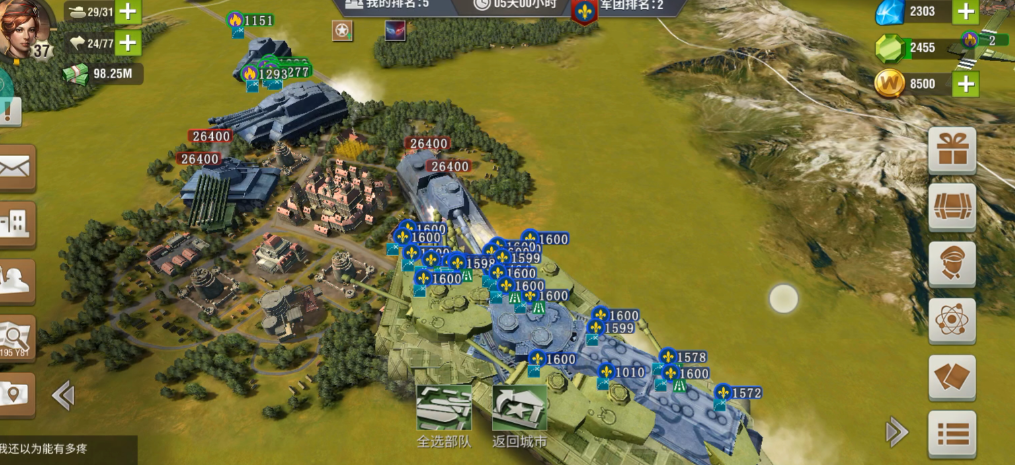The height and width of the screenshot is (465, 1015).
Task: Buy more blue diamonds with plus button
Action: tap(965, 12)
